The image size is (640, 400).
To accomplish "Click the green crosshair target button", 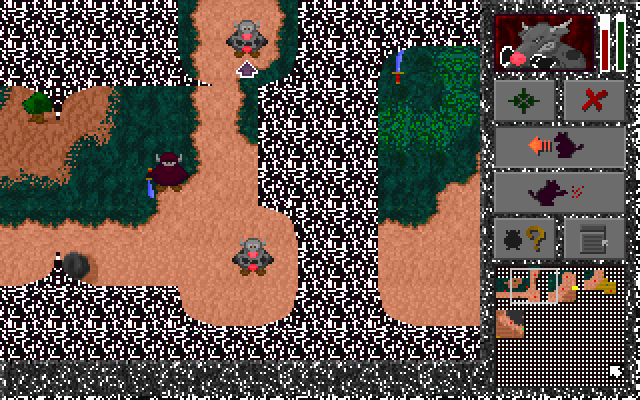I will (525, 100).
